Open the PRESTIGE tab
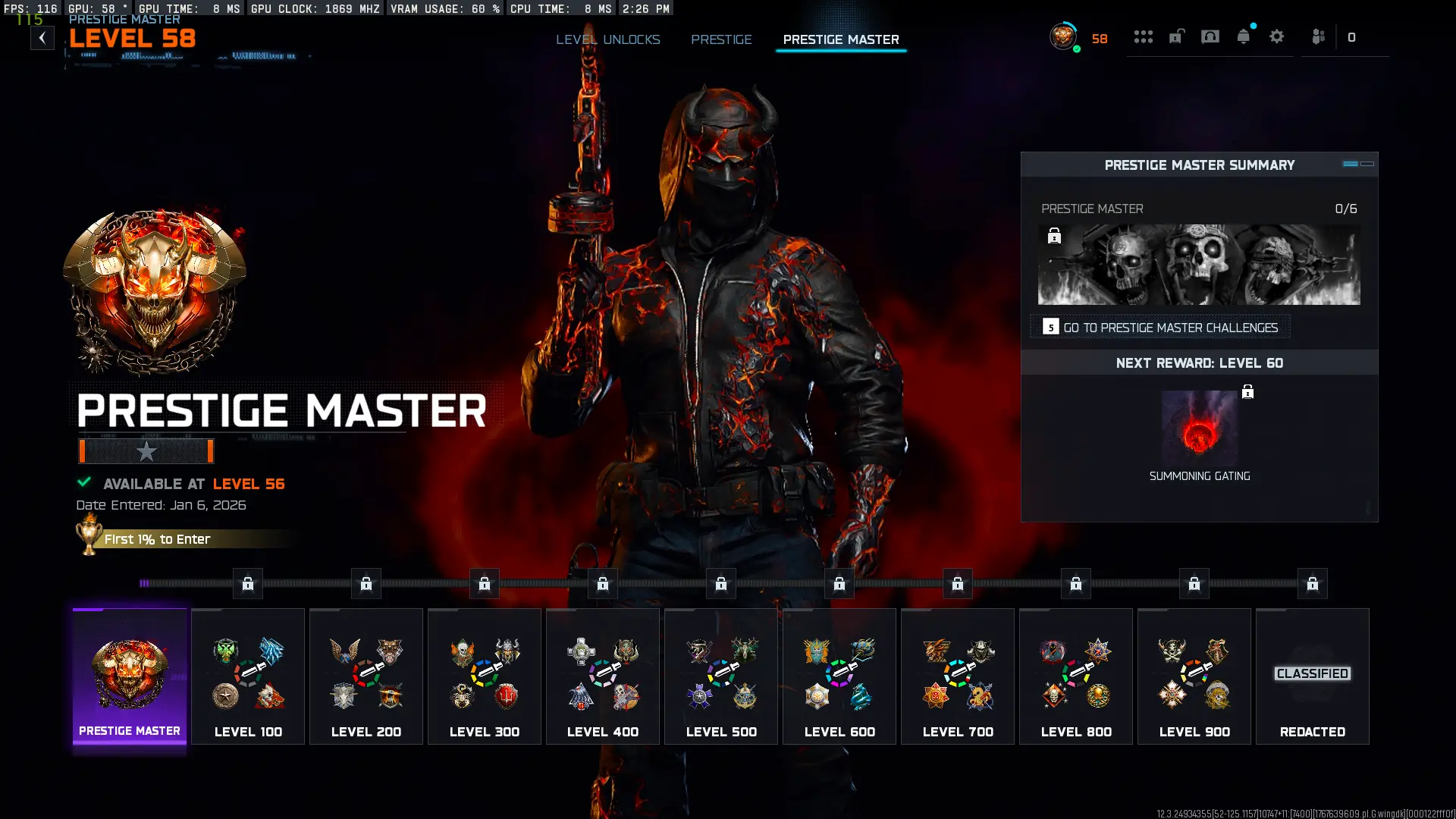 pyautogui.click(x=721, y=39)
